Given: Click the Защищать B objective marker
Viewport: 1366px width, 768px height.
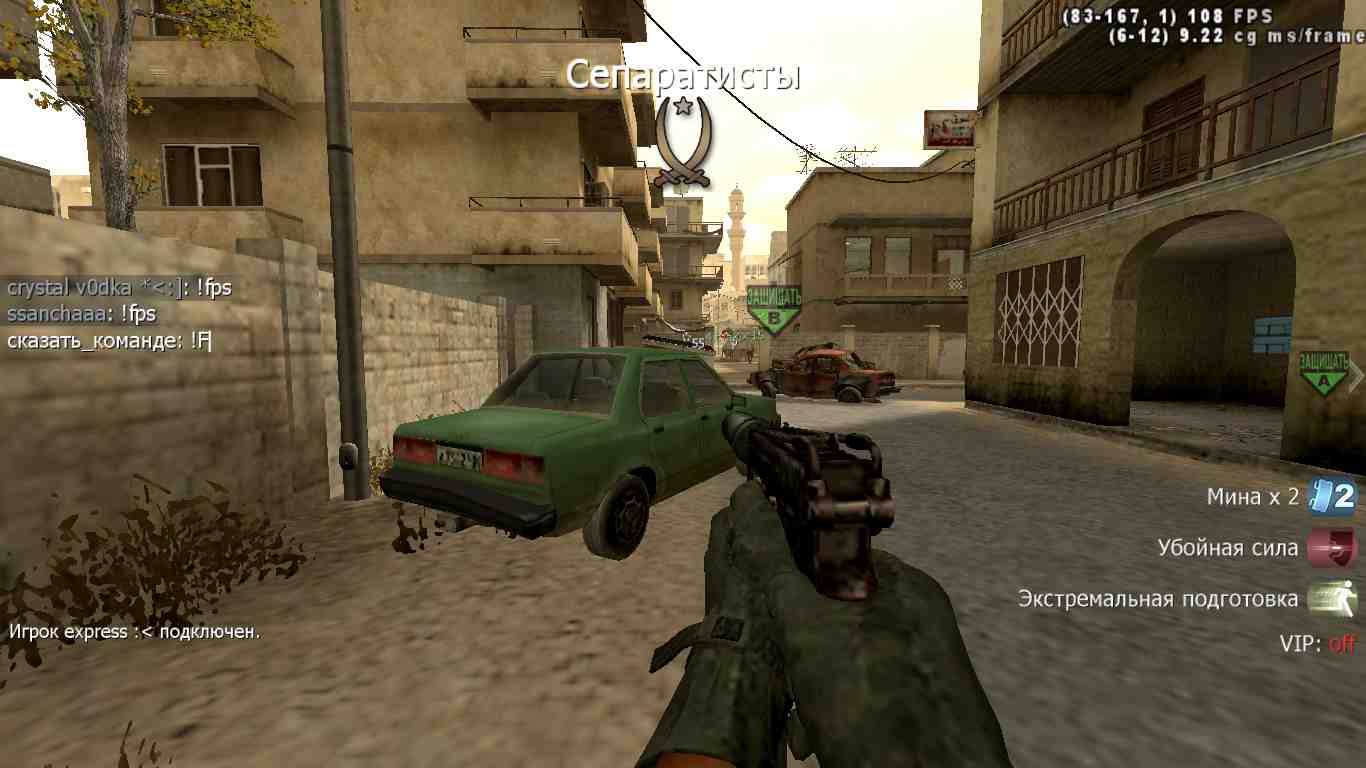Looking at the screenshot, I should click(774, 309).
